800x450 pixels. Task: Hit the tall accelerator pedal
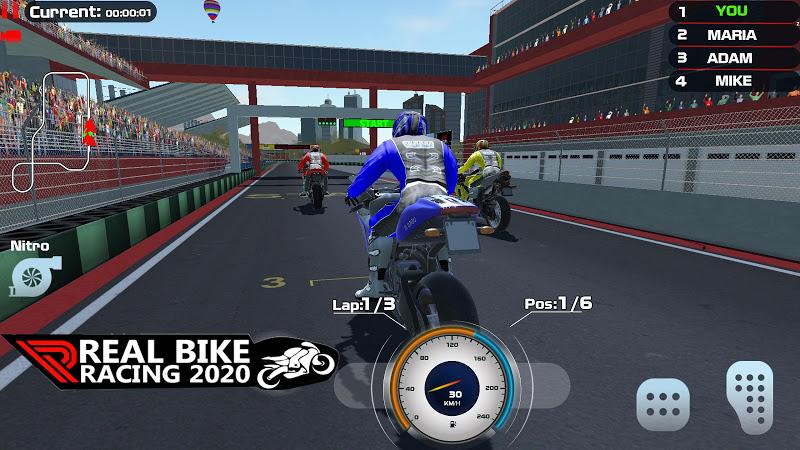click(x=751, y=394)
